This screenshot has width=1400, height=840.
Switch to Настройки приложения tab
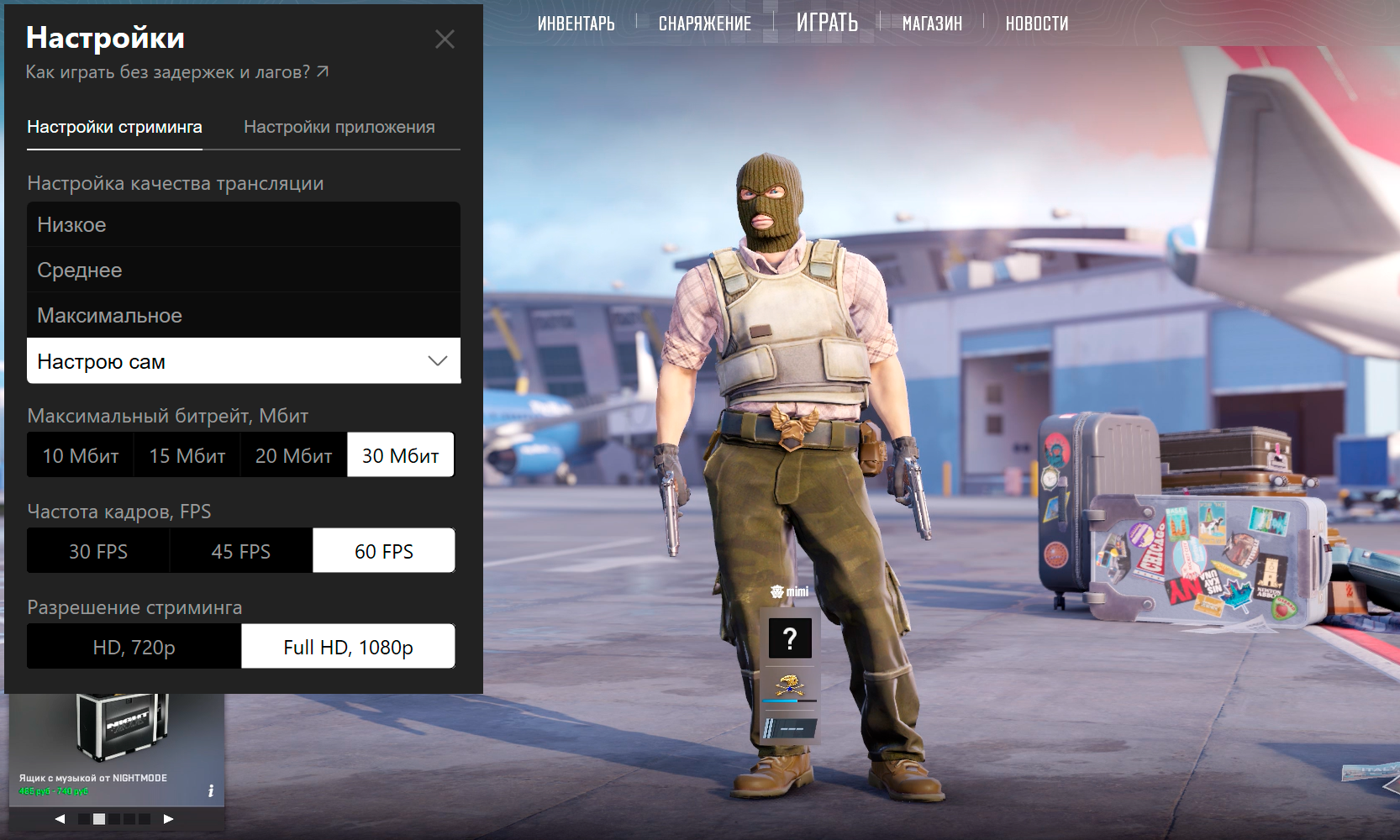tap(339, 127)
